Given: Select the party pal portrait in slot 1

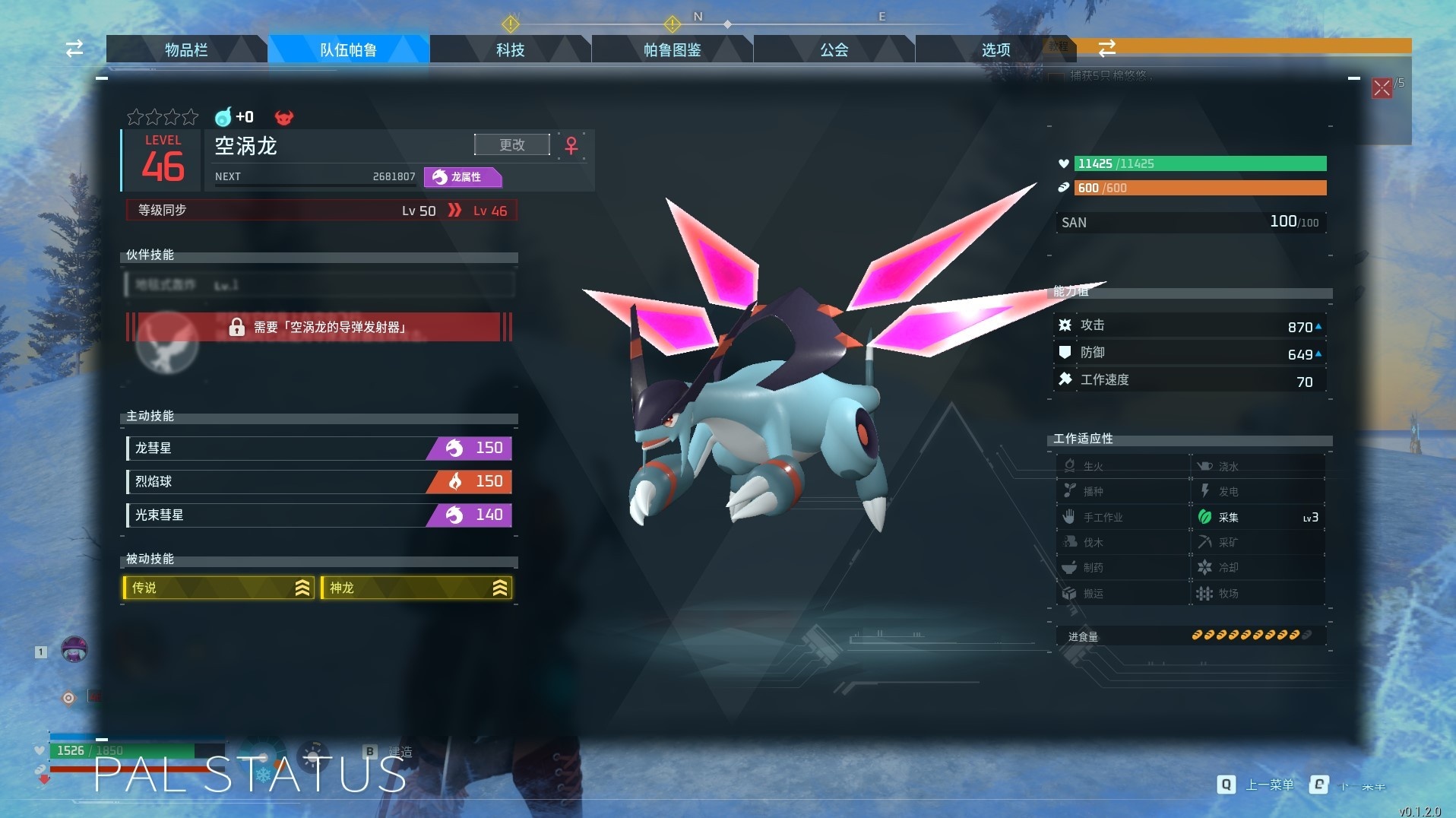Looking at the screenshot, I should [x=74, y=650].
